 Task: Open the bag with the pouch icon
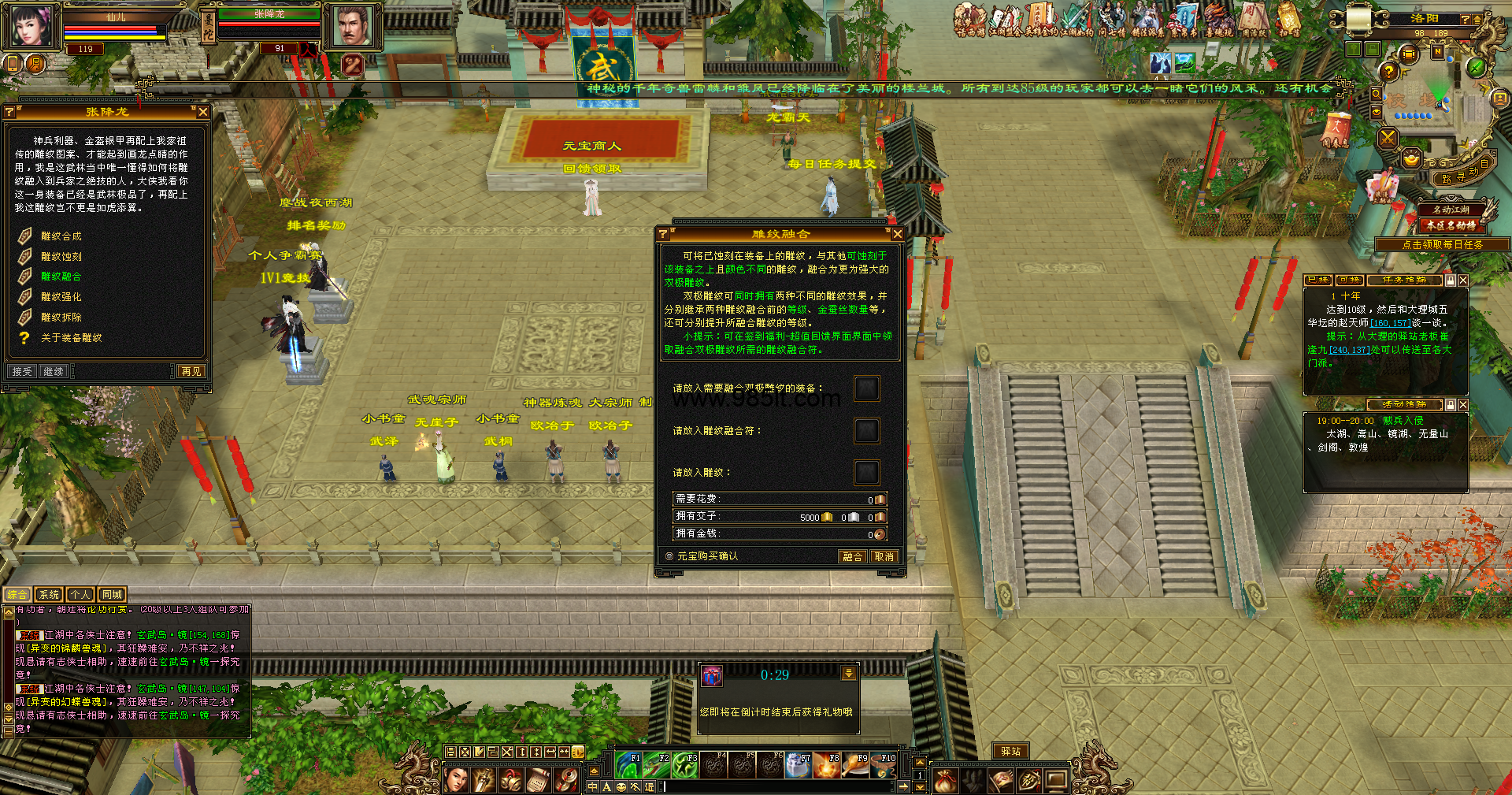[x=946, y=780]
